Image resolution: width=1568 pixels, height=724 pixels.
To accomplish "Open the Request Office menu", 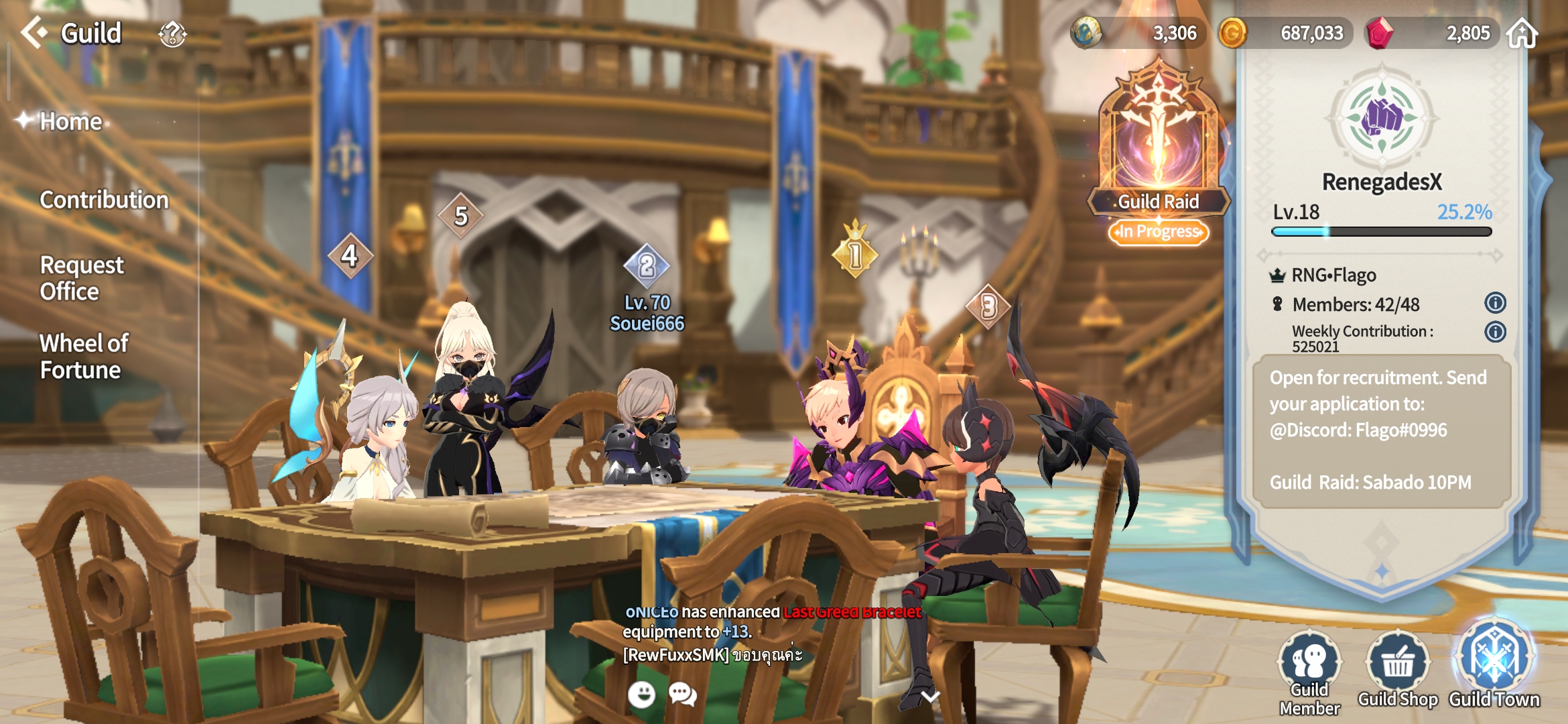I will [x=82, y=278].
